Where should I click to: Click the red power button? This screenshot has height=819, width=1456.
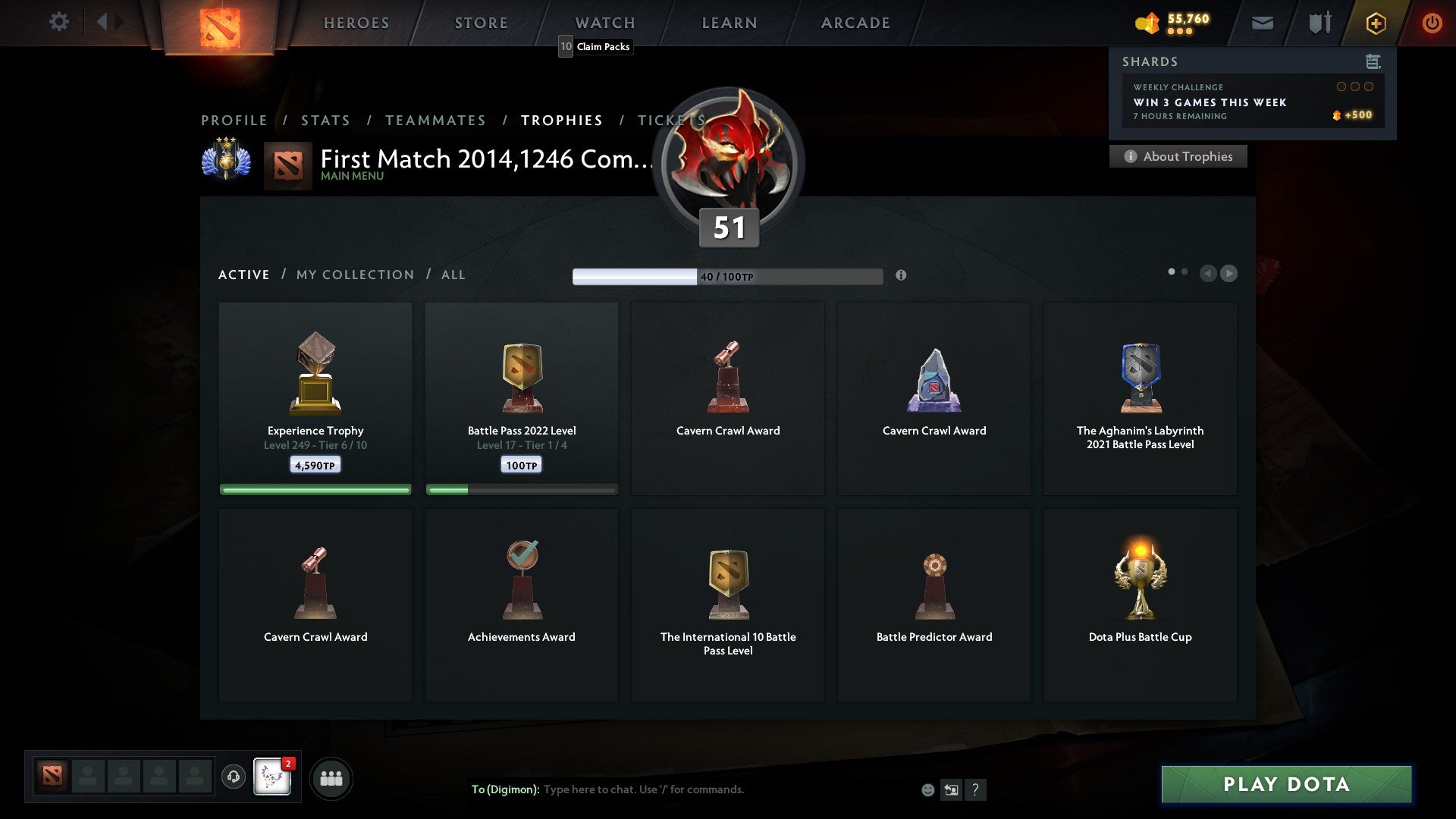1432,23
